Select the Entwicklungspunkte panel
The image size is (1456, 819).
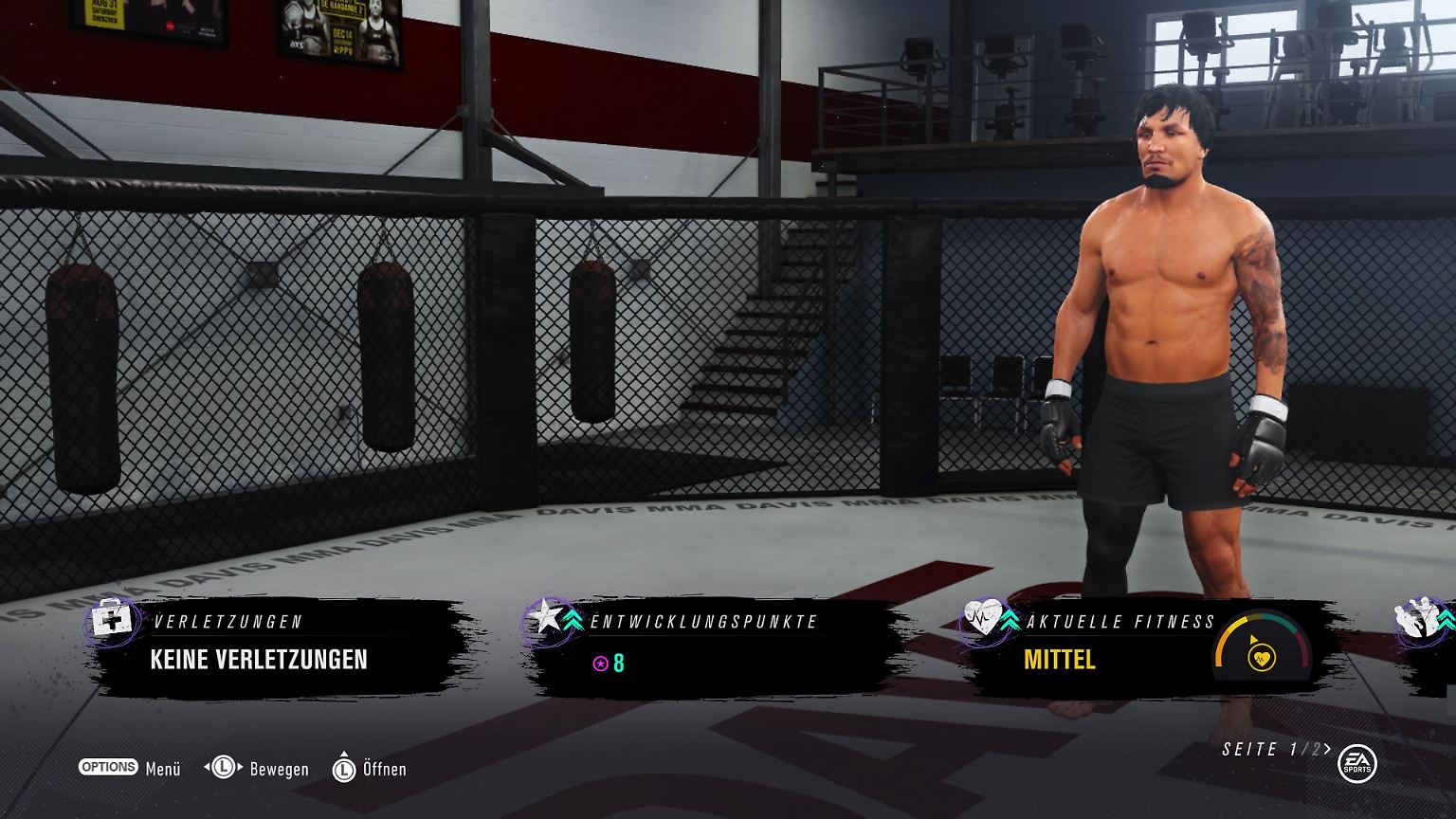tap(711, 649)
